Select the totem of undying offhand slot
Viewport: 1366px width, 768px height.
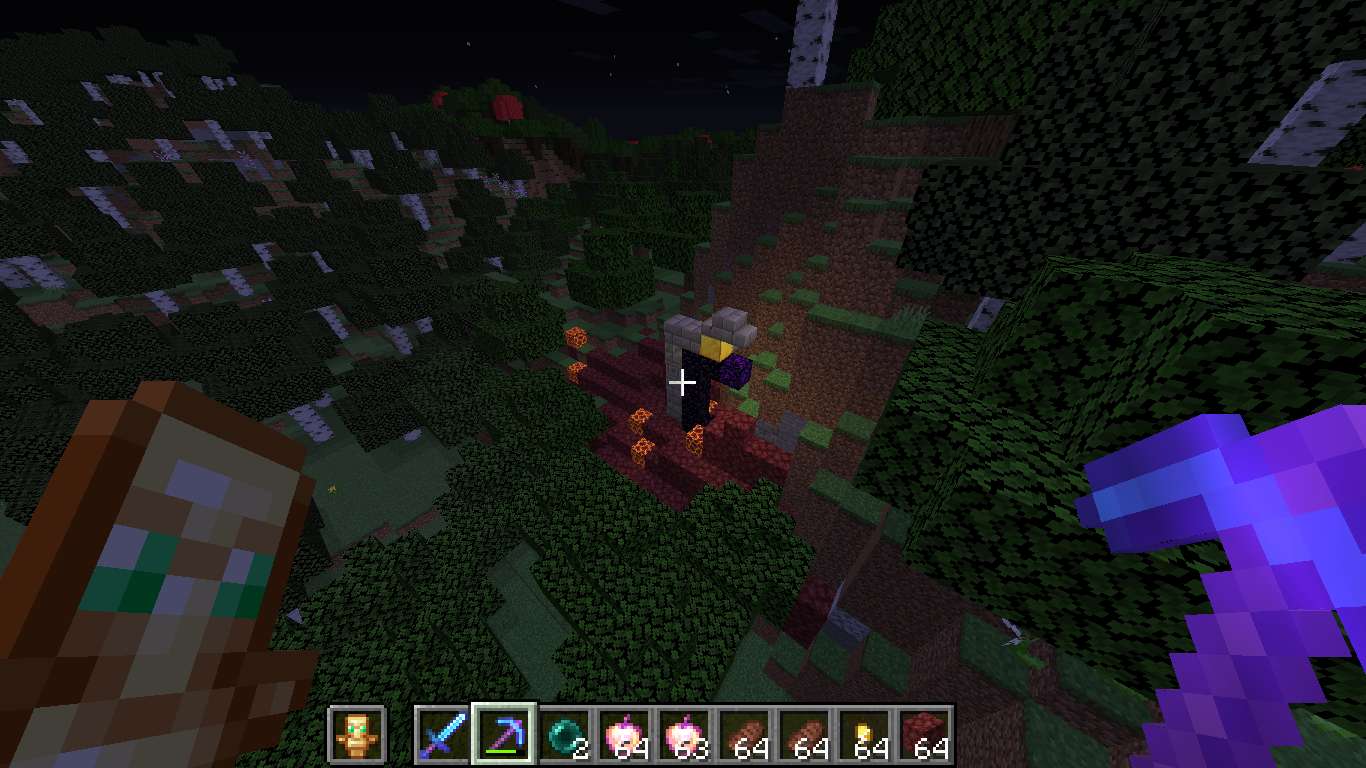[x=356, y=736]
